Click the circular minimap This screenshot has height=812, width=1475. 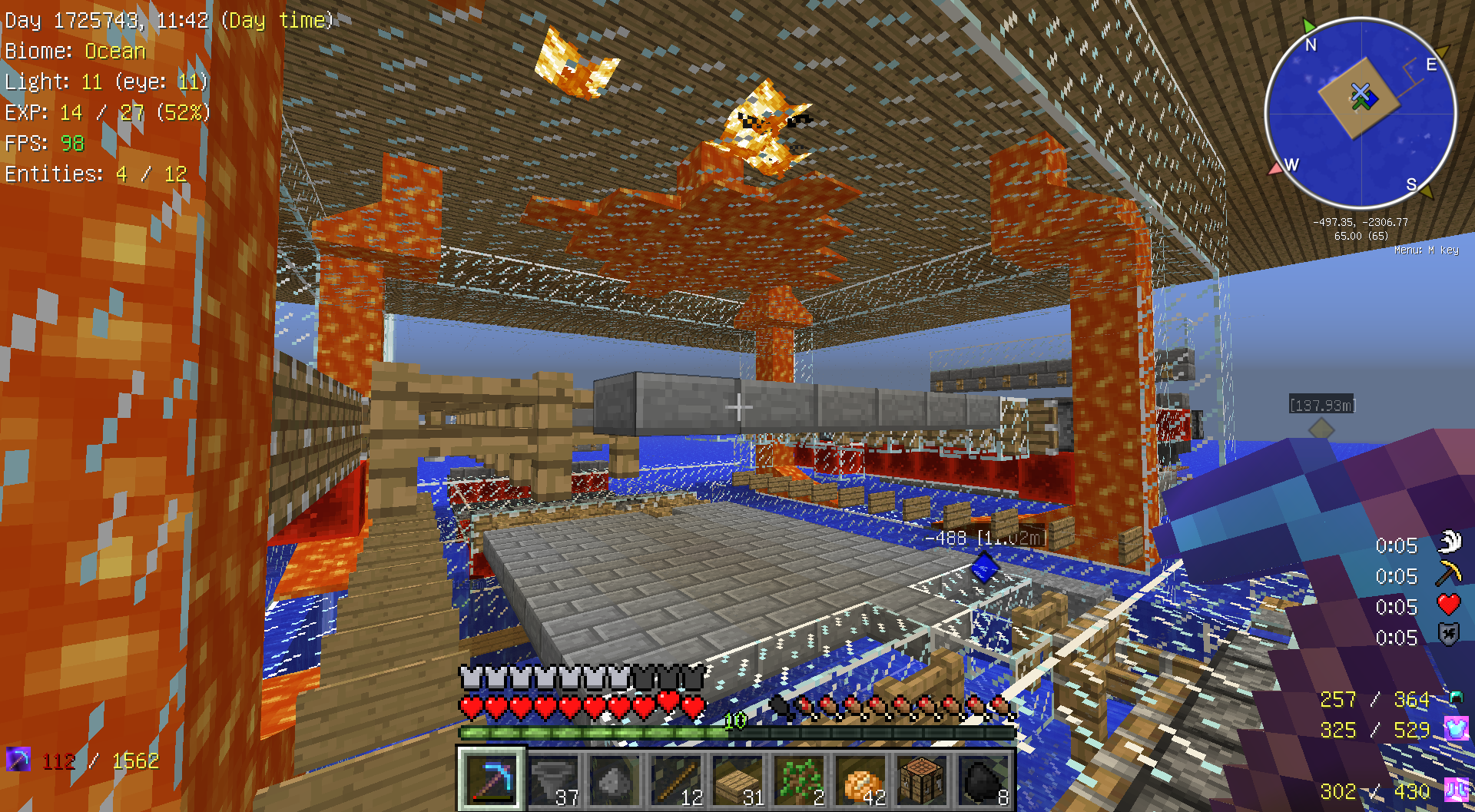pyautogui.click(x=1360, y=113)
